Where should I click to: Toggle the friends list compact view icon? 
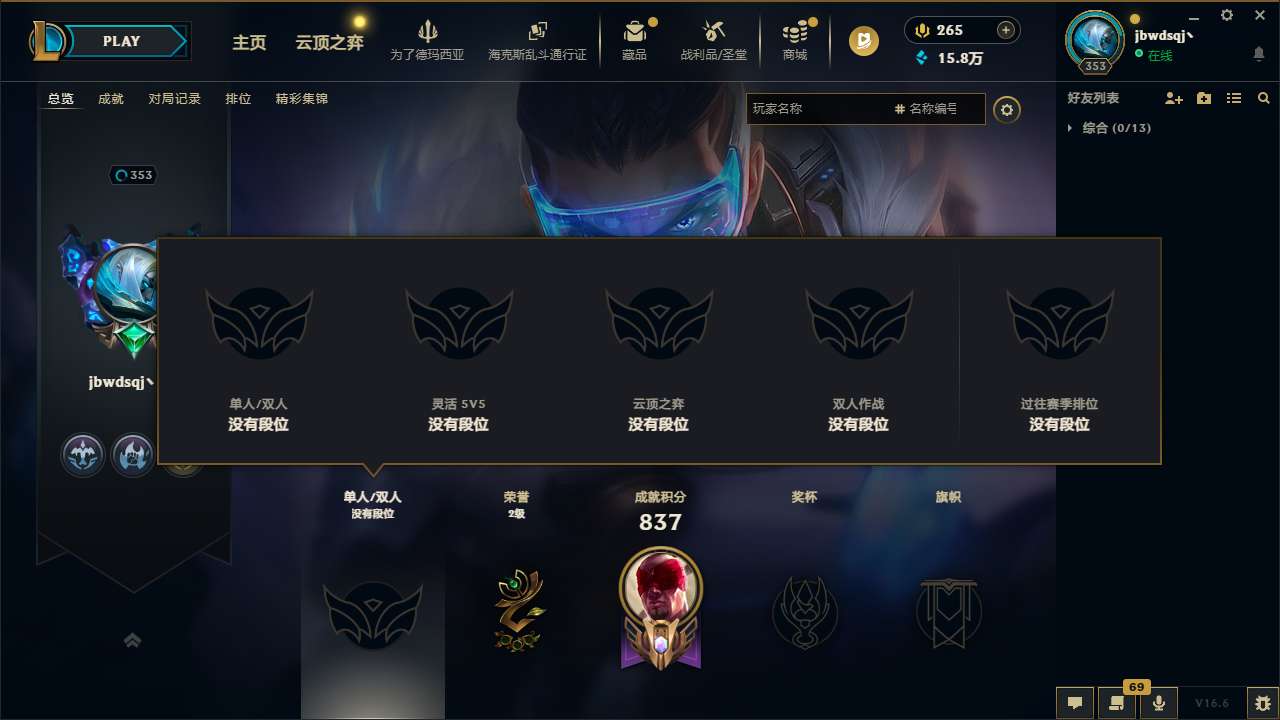(1233, 98)
